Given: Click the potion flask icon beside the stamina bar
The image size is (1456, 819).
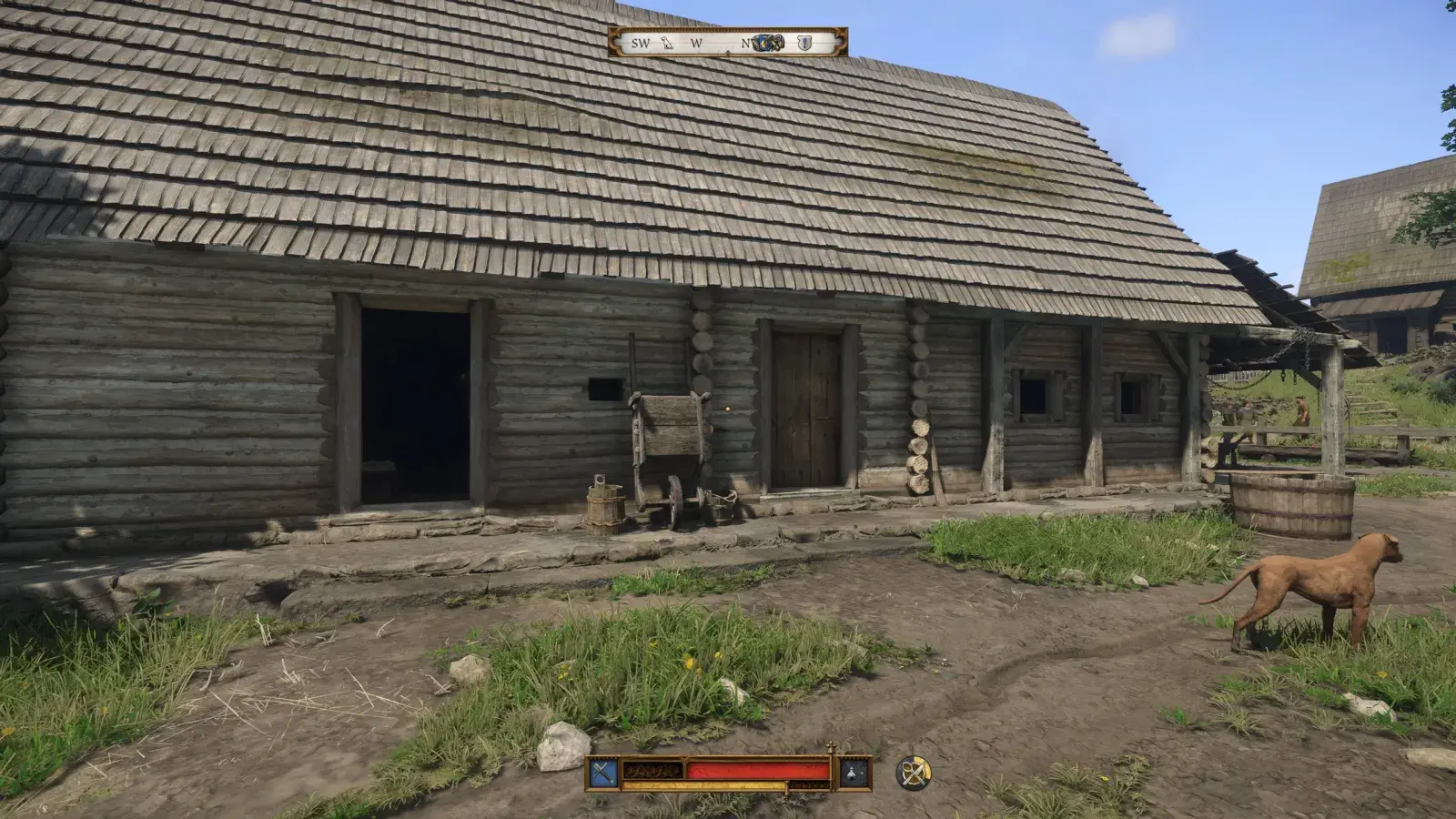Looking at the screenshot, I should pos(852,772).
